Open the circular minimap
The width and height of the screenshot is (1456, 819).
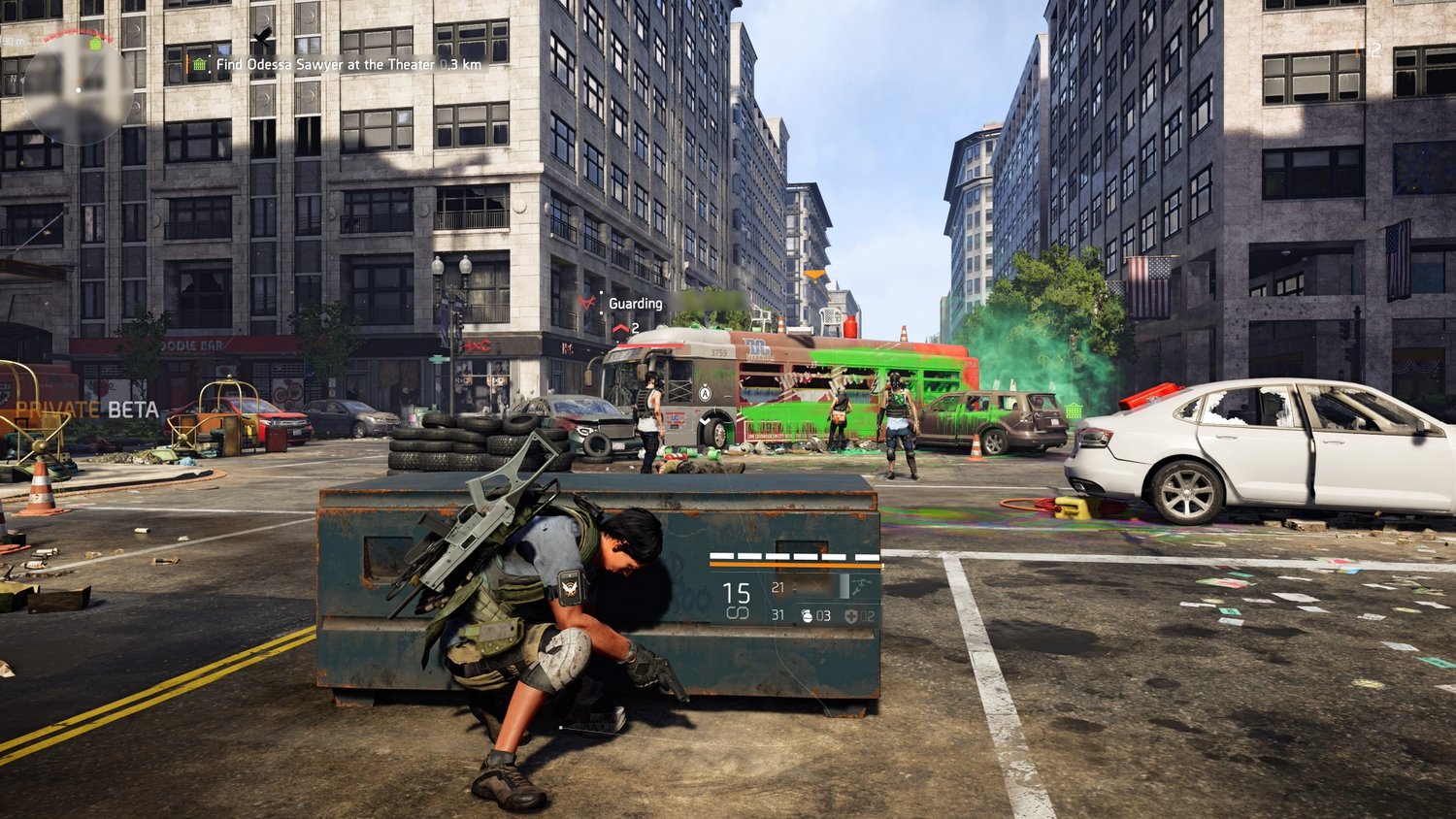click(x=77, y=89)
